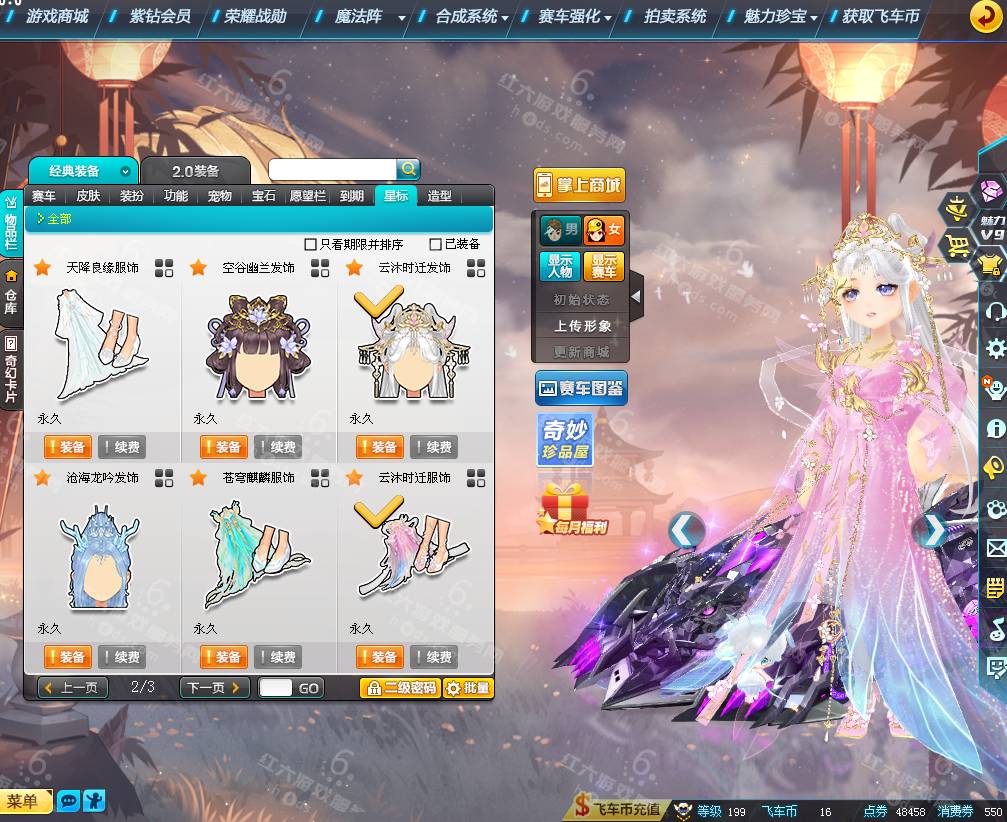Switch to the 宠物 category tab
This screenshot has width=1007, height=822.
(x=220, y=196)
